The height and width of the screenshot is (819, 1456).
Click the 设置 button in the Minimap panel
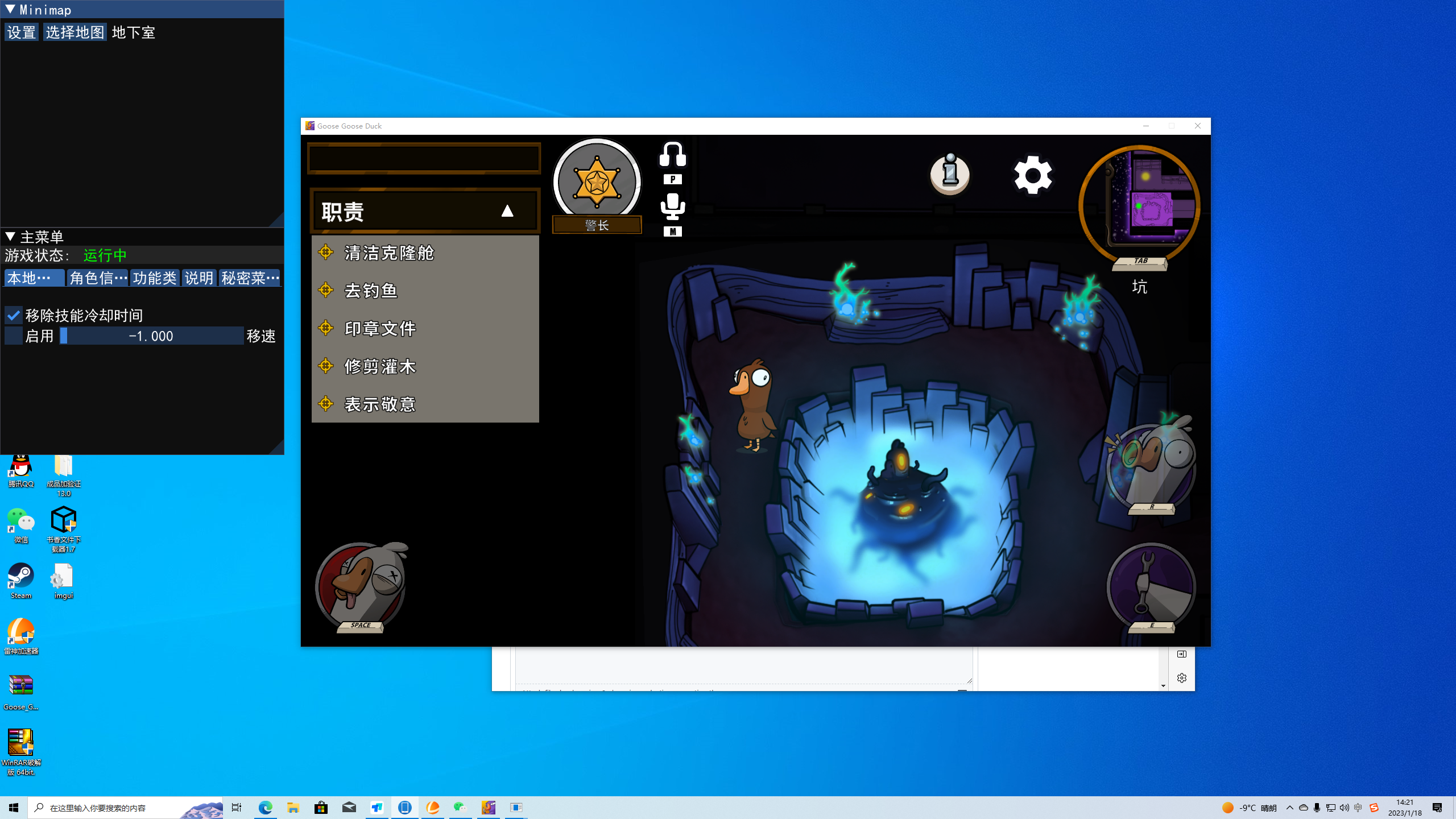(x=21, y=32)
